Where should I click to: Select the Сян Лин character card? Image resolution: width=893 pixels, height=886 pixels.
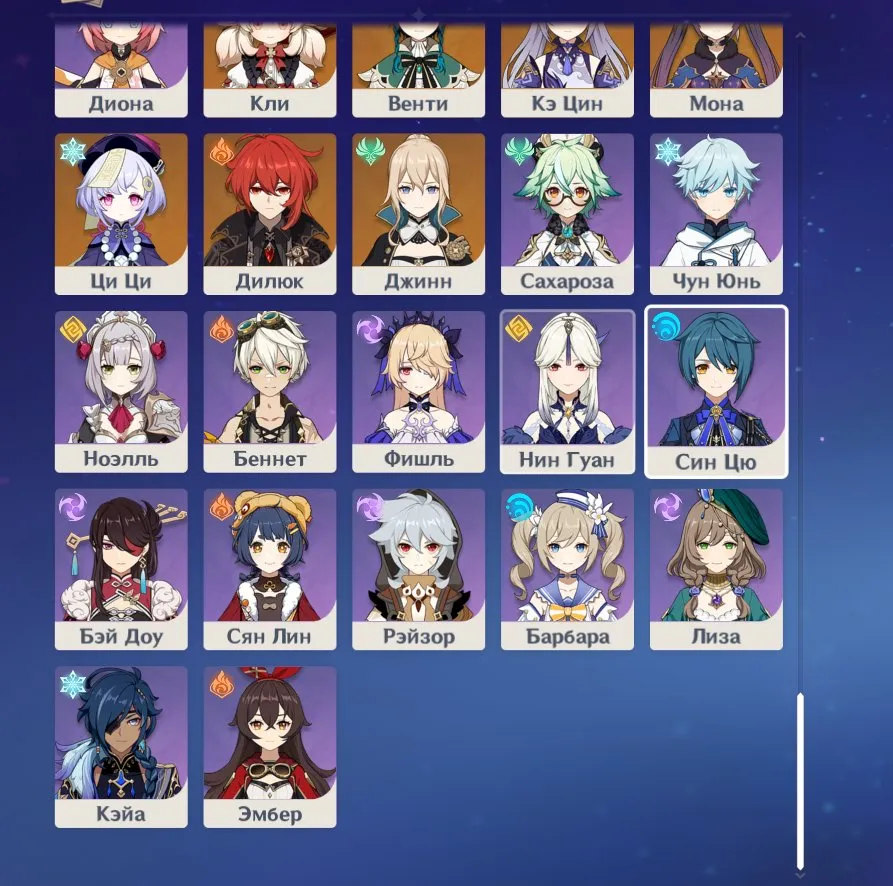tap(270, 569)
